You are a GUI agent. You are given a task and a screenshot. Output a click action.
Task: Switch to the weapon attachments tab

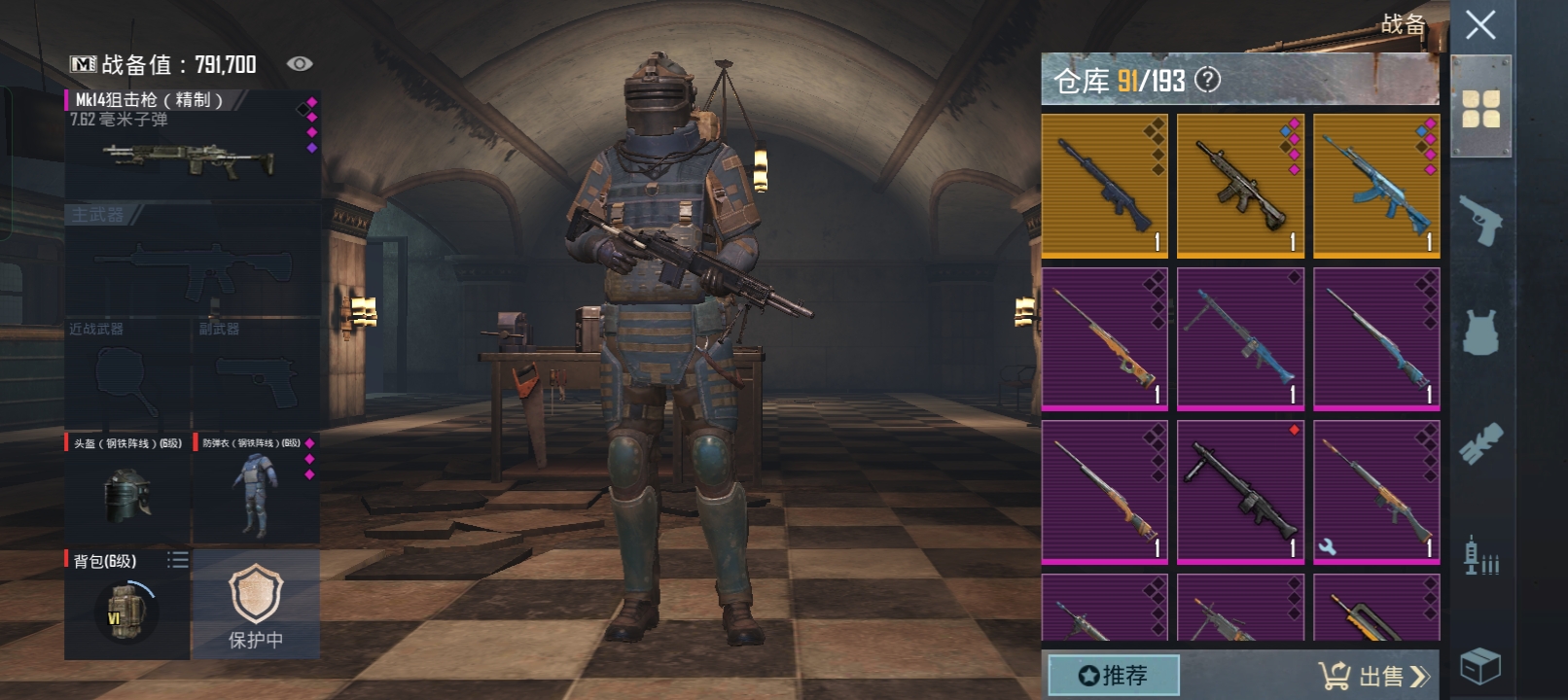pos(1480,443)
